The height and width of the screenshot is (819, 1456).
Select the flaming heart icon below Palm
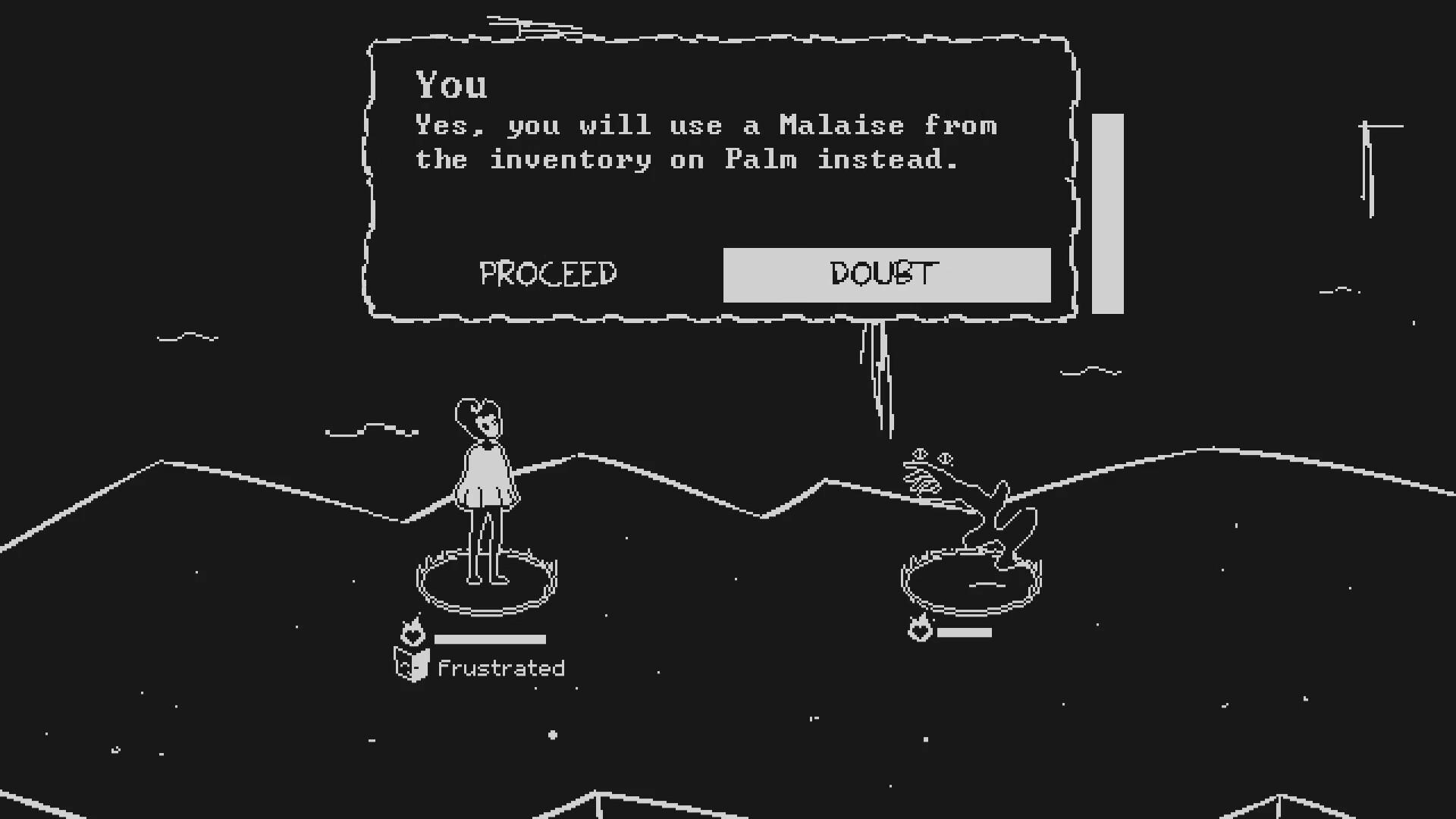click(x=920, y=629)
